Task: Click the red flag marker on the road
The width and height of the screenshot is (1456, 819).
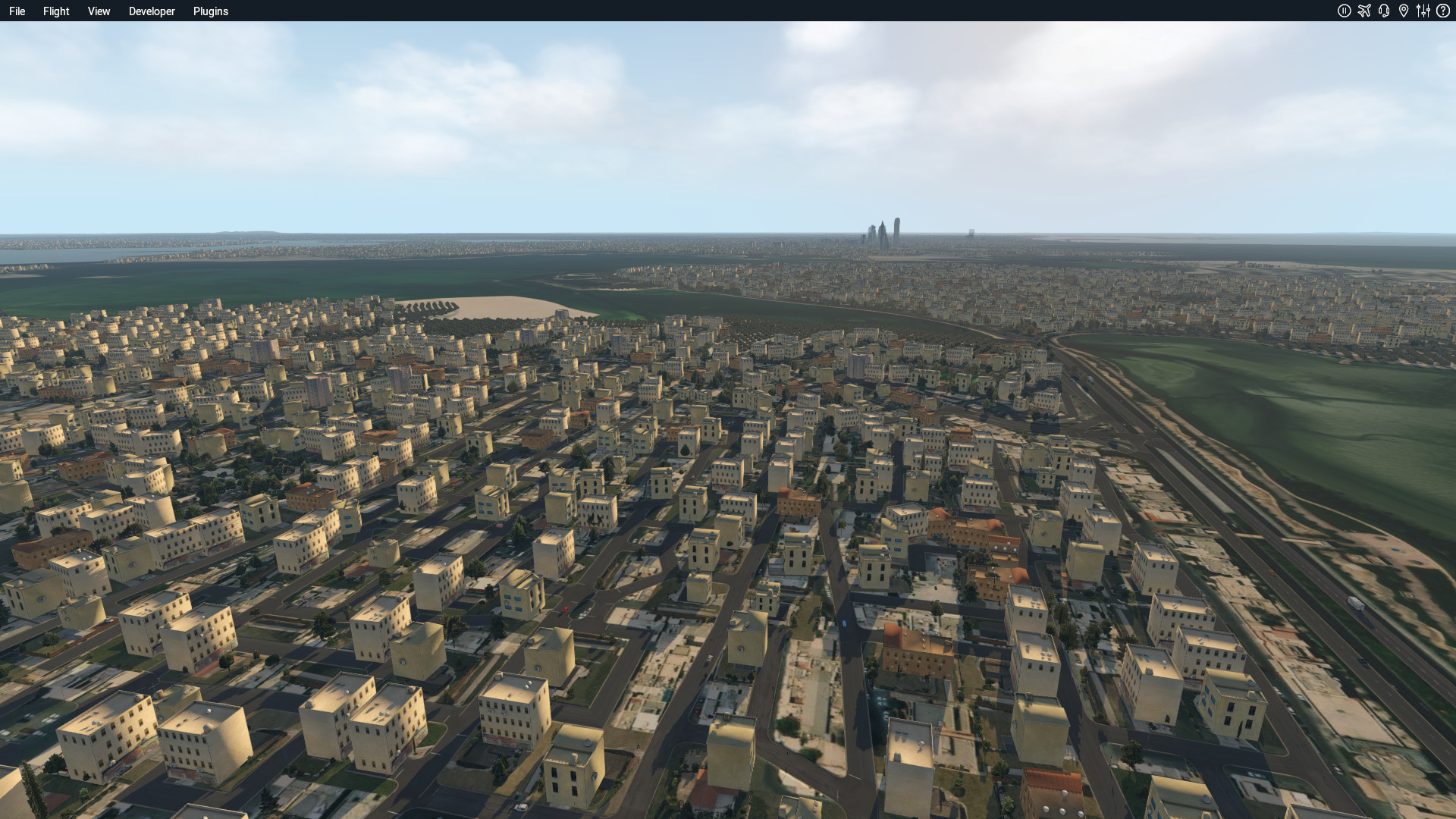Action: 566,607
